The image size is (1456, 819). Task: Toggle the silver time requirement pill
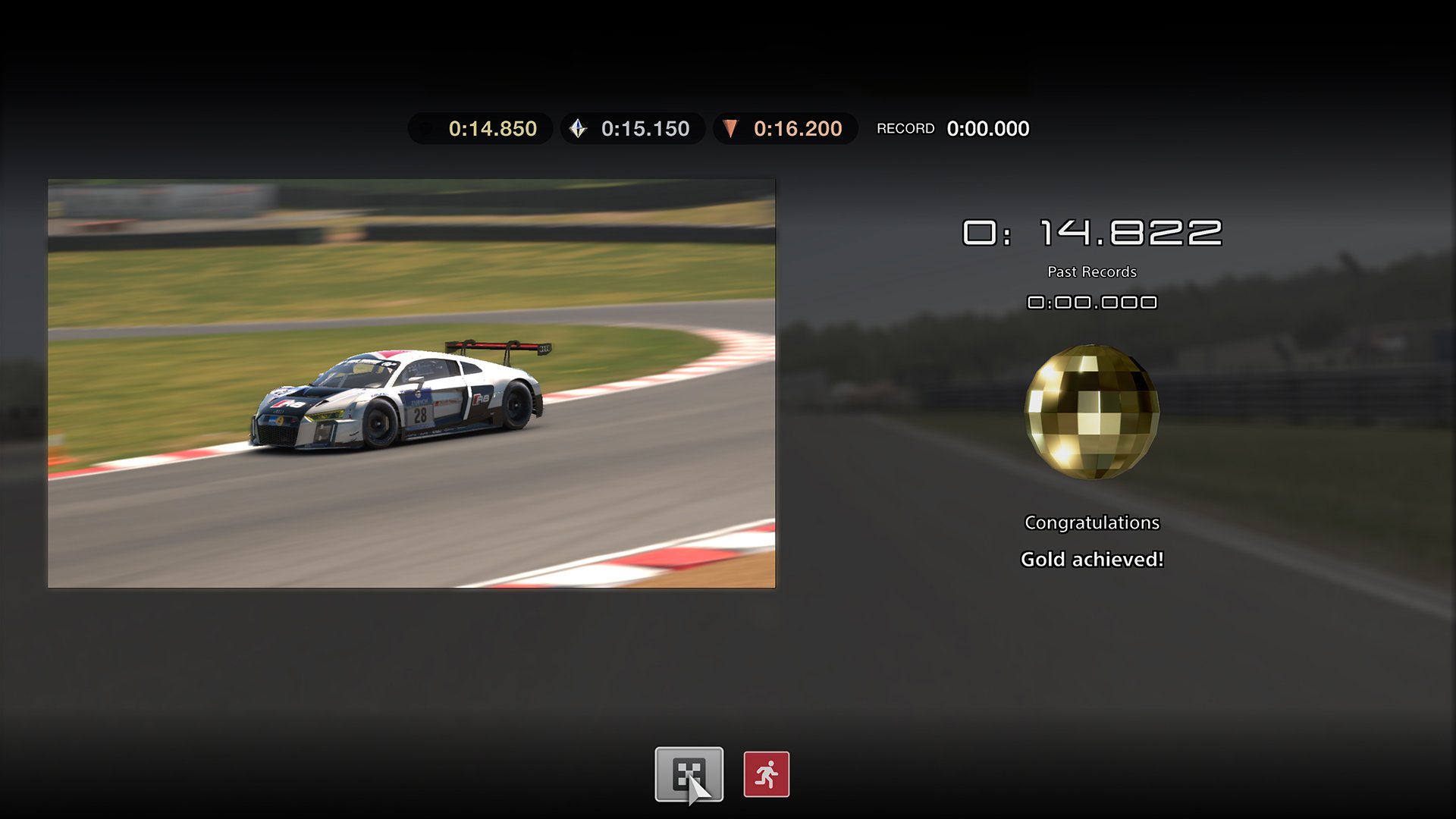click(x=632, y=128)
